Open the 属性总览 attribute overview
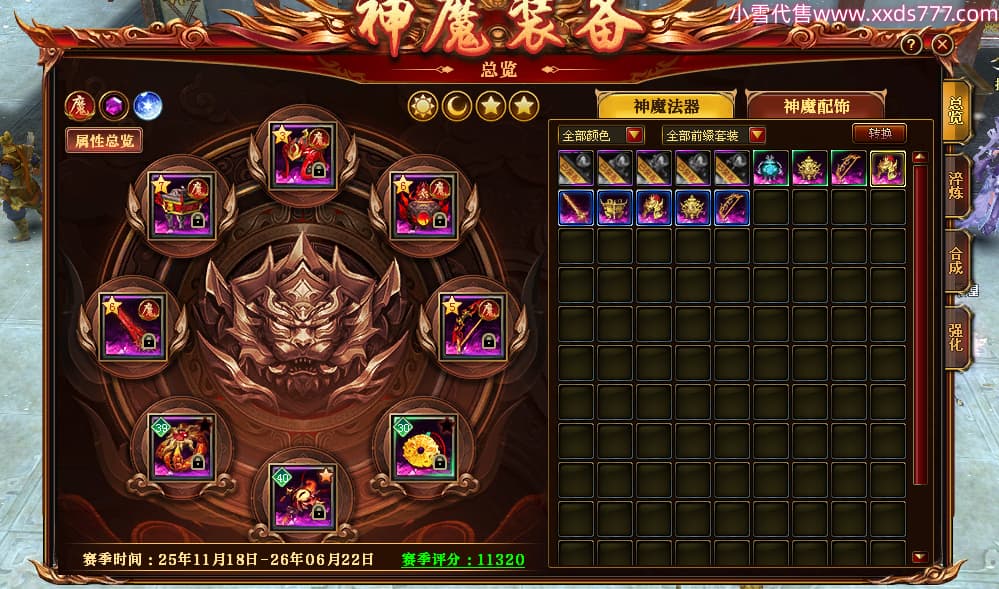 pyautogui.click(x=104, y=141)
